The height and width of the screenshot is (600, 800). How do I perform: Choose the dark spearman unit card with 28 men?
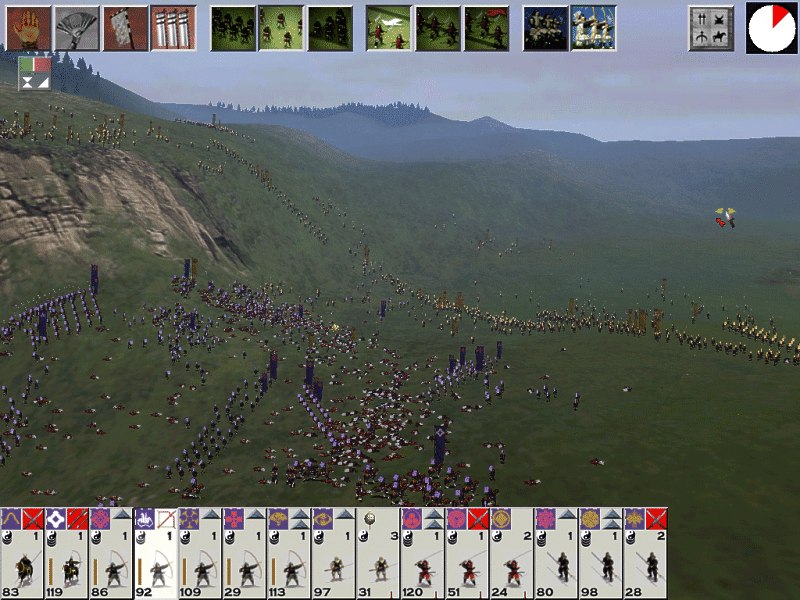[644, 553]
